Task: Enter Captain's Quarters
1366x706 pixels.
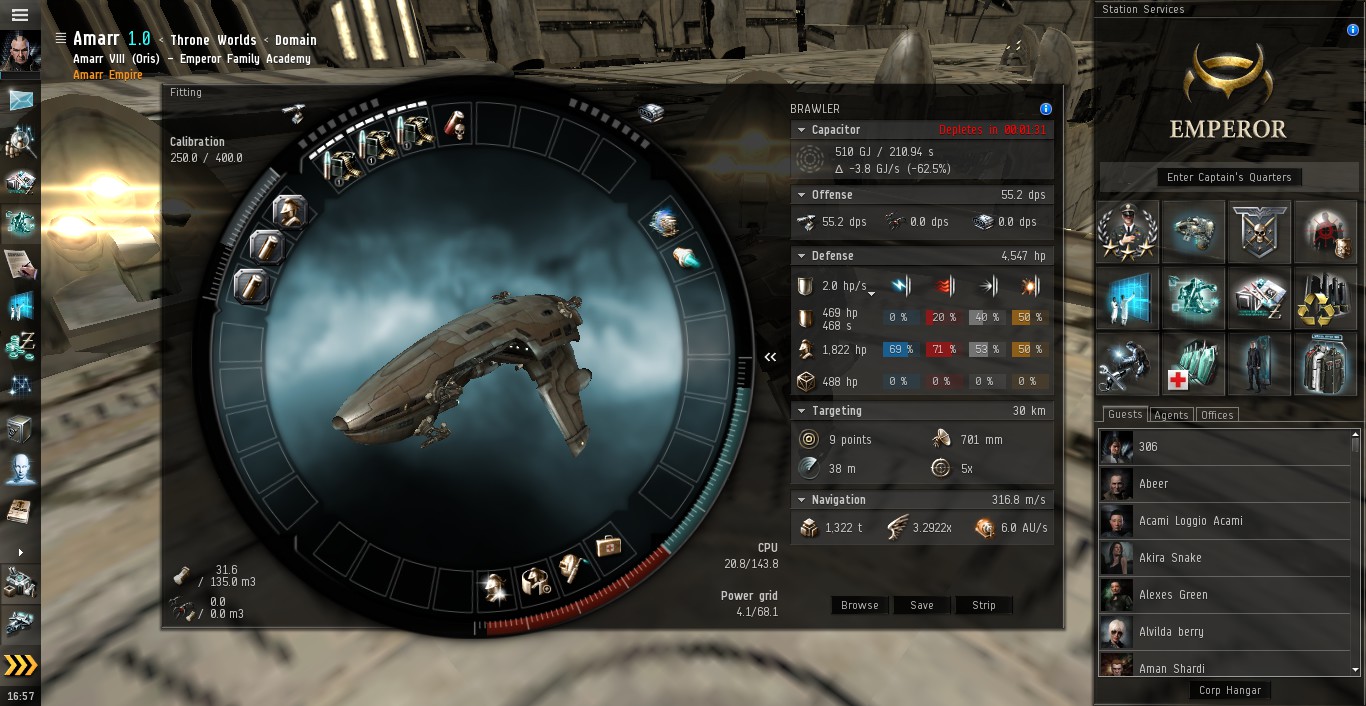Action: click(1229, 177)
